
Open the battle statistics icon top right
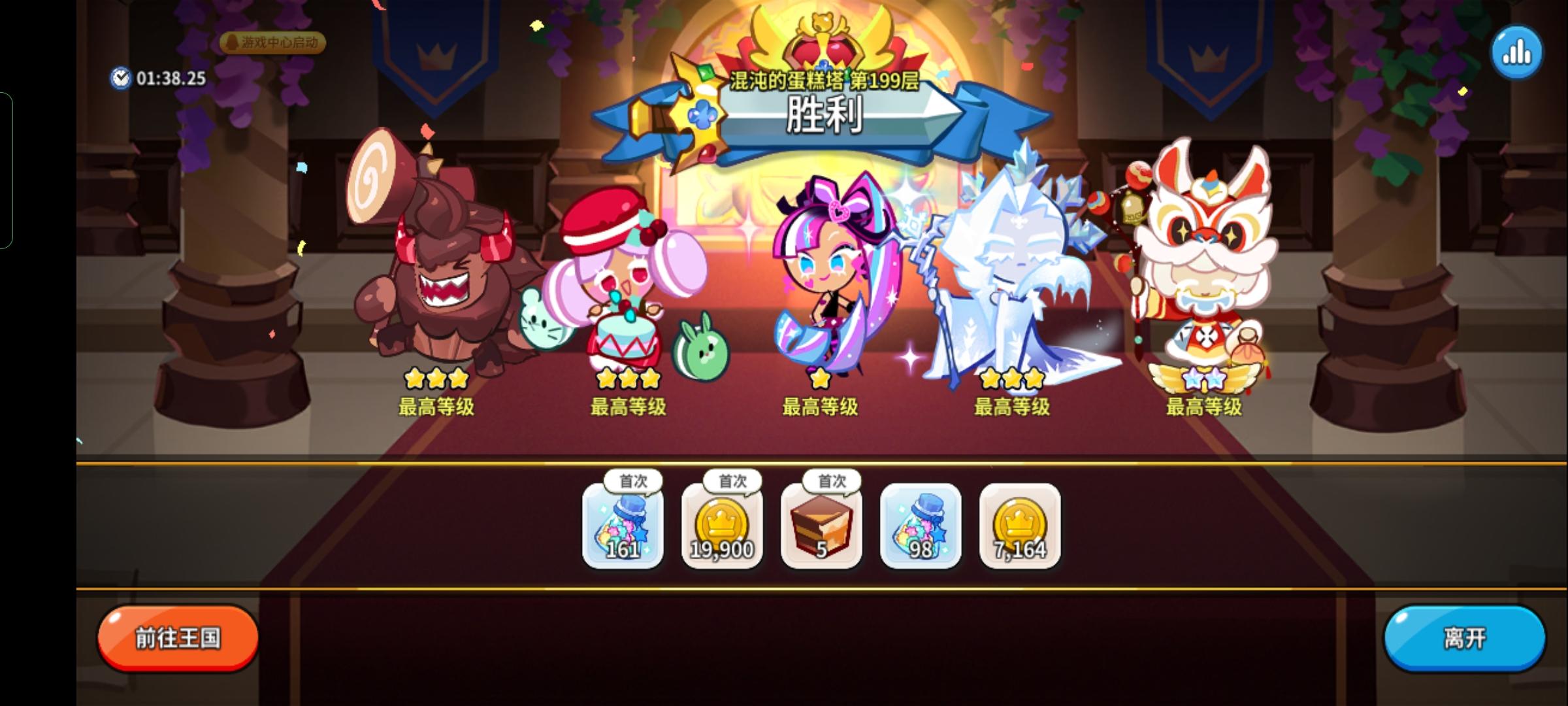tap(1517, 51)
